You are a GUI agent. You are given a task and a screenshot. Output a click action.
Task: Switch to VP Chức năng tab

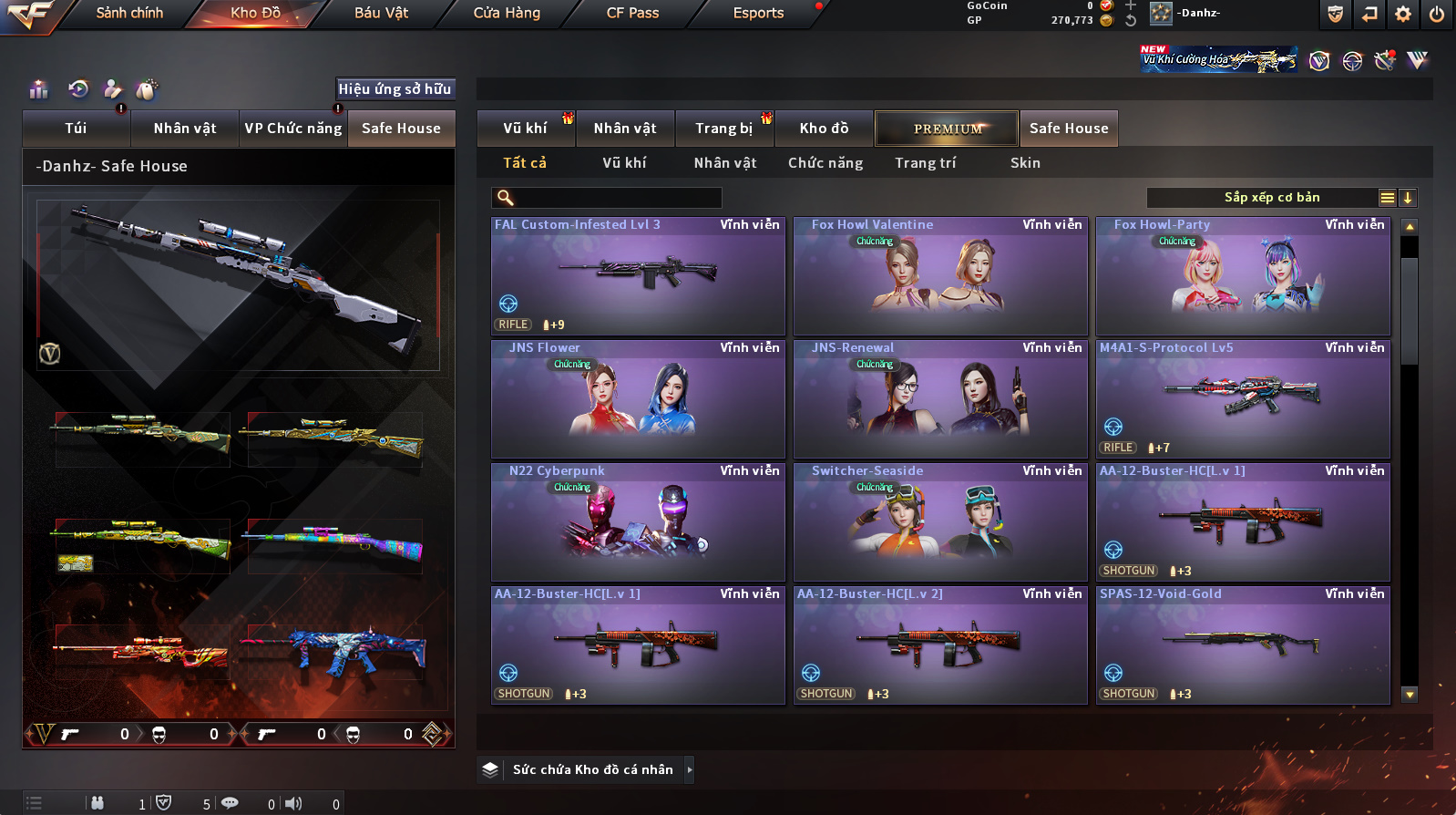point(292,129)
